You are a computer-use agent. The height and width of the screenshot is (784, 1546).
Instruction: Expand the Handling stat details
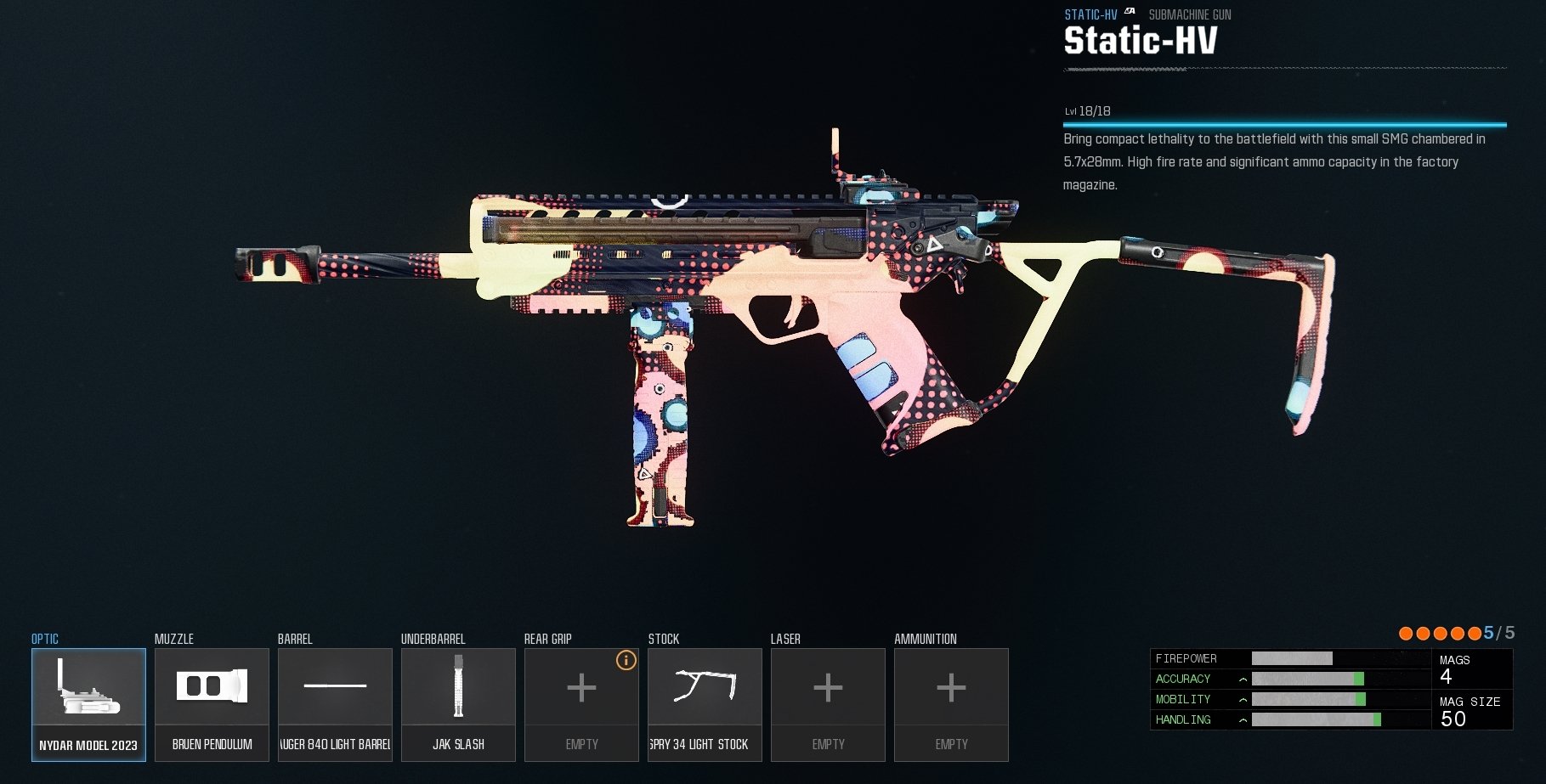(1242, 719)
